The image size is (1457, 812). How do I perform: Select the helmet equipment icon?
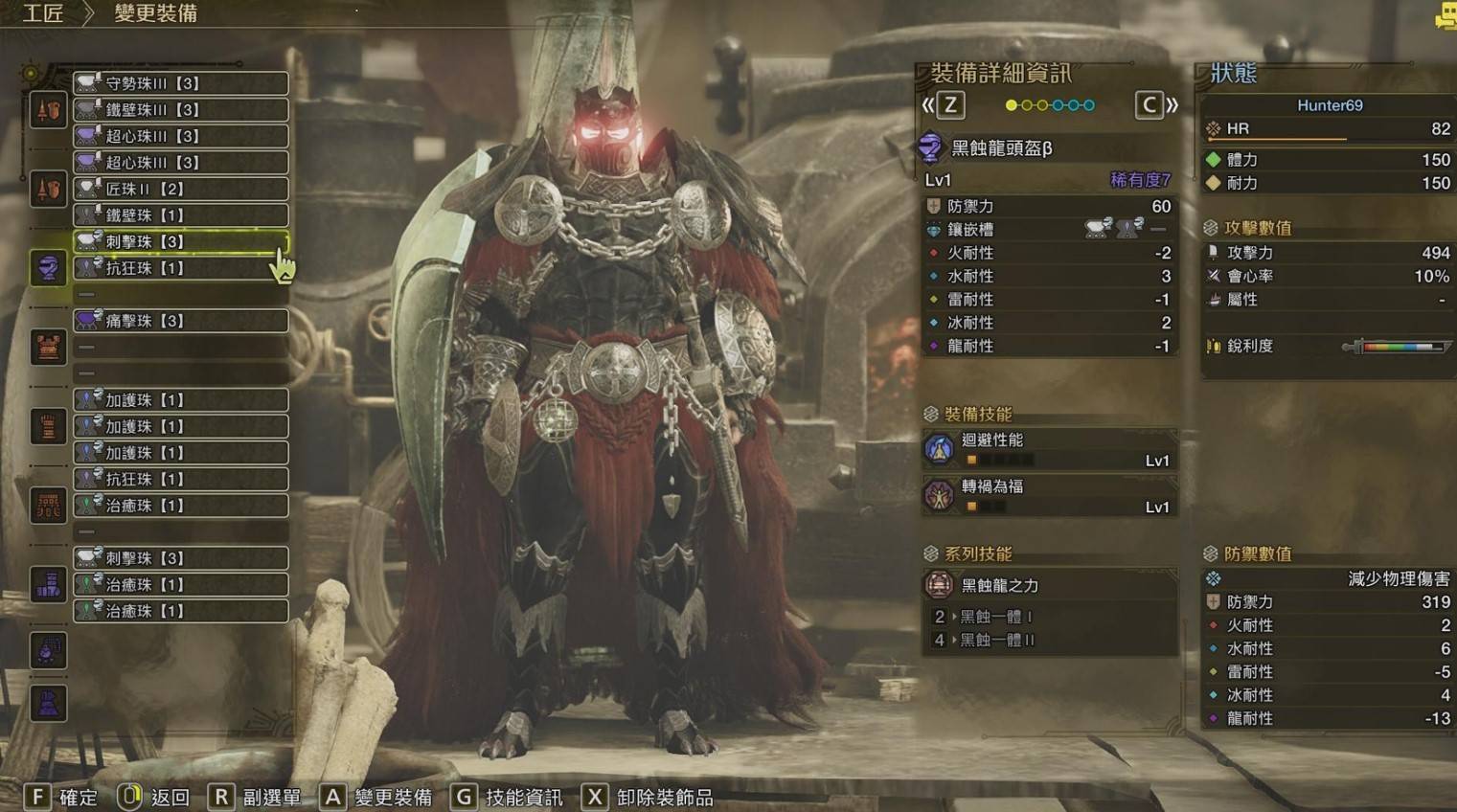point(48,267)
